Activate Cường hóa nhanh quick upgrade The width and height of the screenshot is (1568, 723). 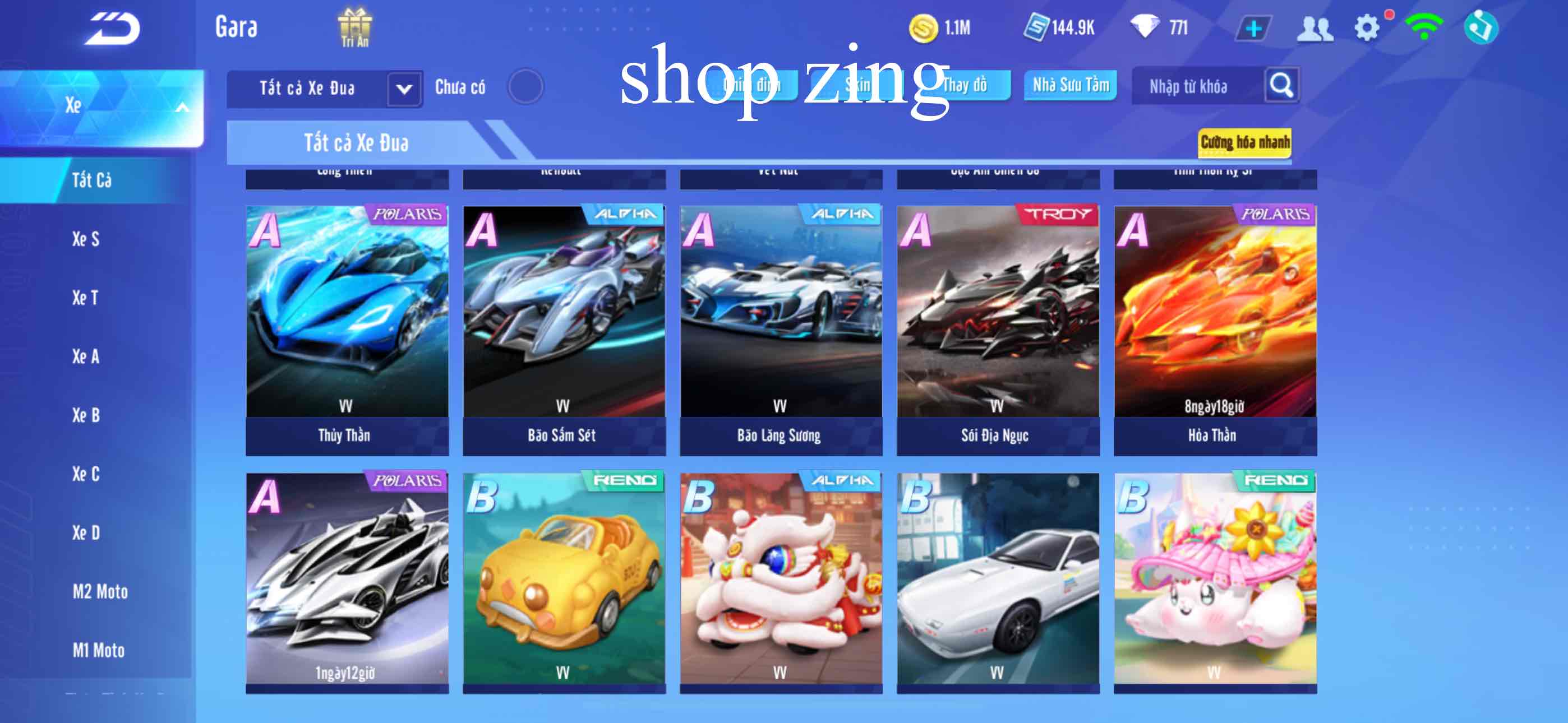(1244, 142)
